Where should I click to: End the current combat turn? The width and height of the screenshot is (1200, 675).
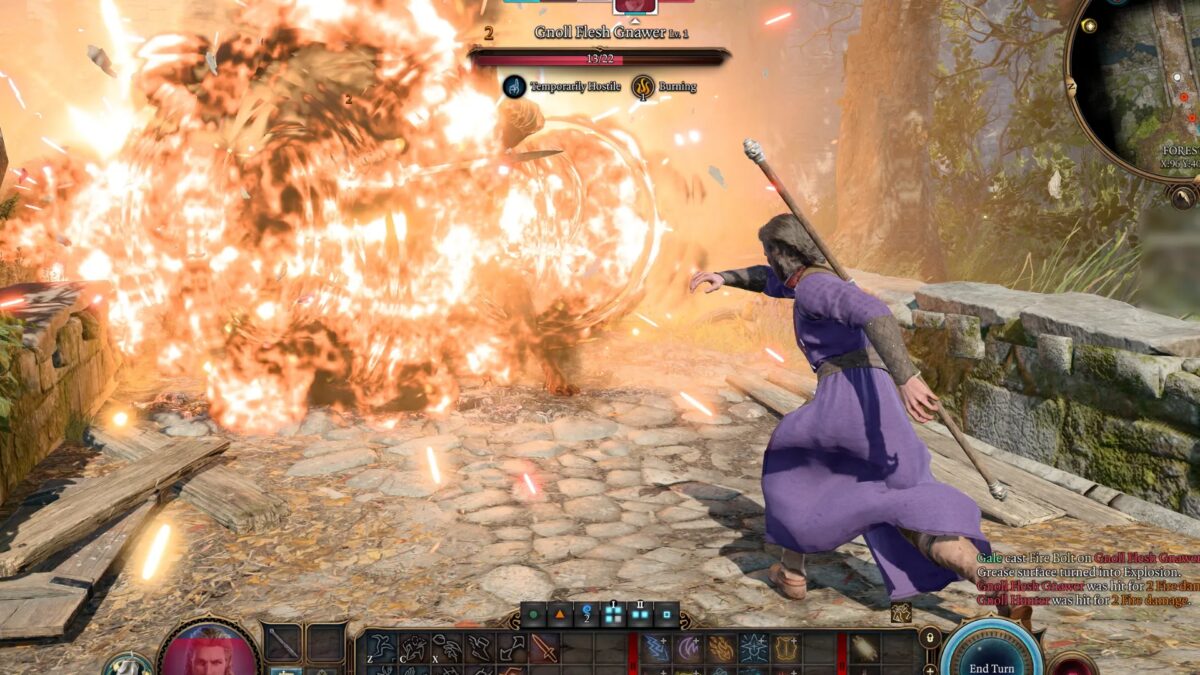click(991, 658)
